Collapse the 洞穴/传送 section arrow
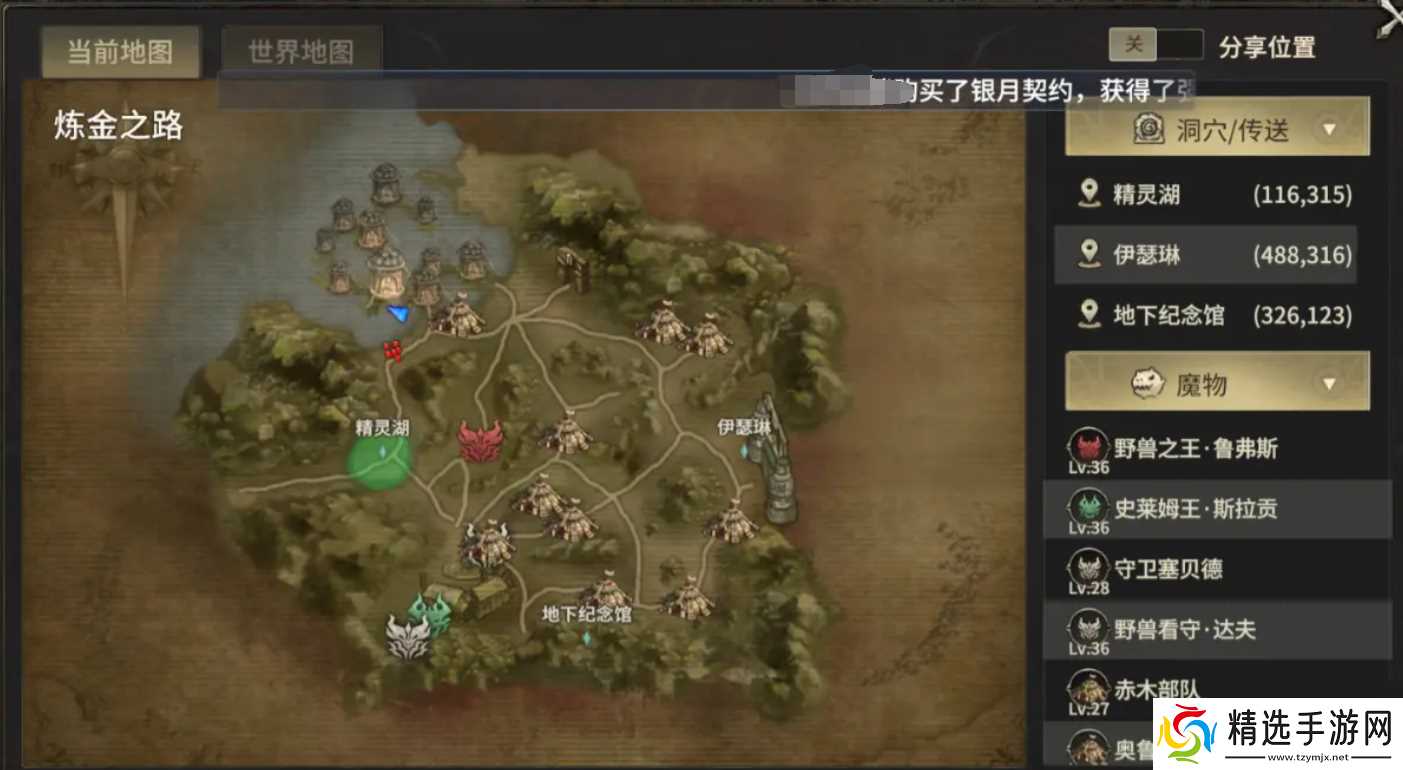The height and width of the screenshot is (770, 1403). click(1329, 128)
